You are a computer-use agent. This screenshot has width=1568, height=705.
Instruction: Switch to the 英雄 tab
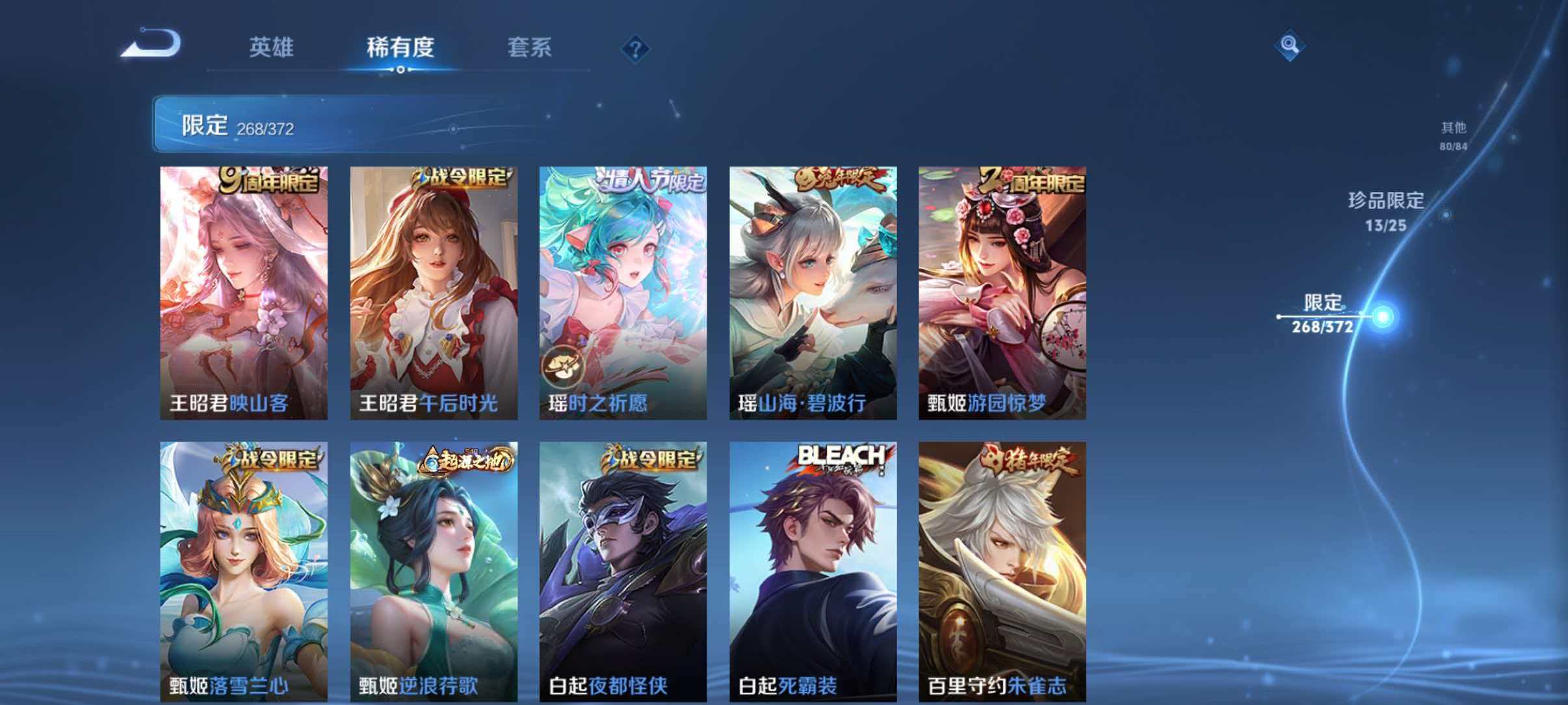[272, 48]
